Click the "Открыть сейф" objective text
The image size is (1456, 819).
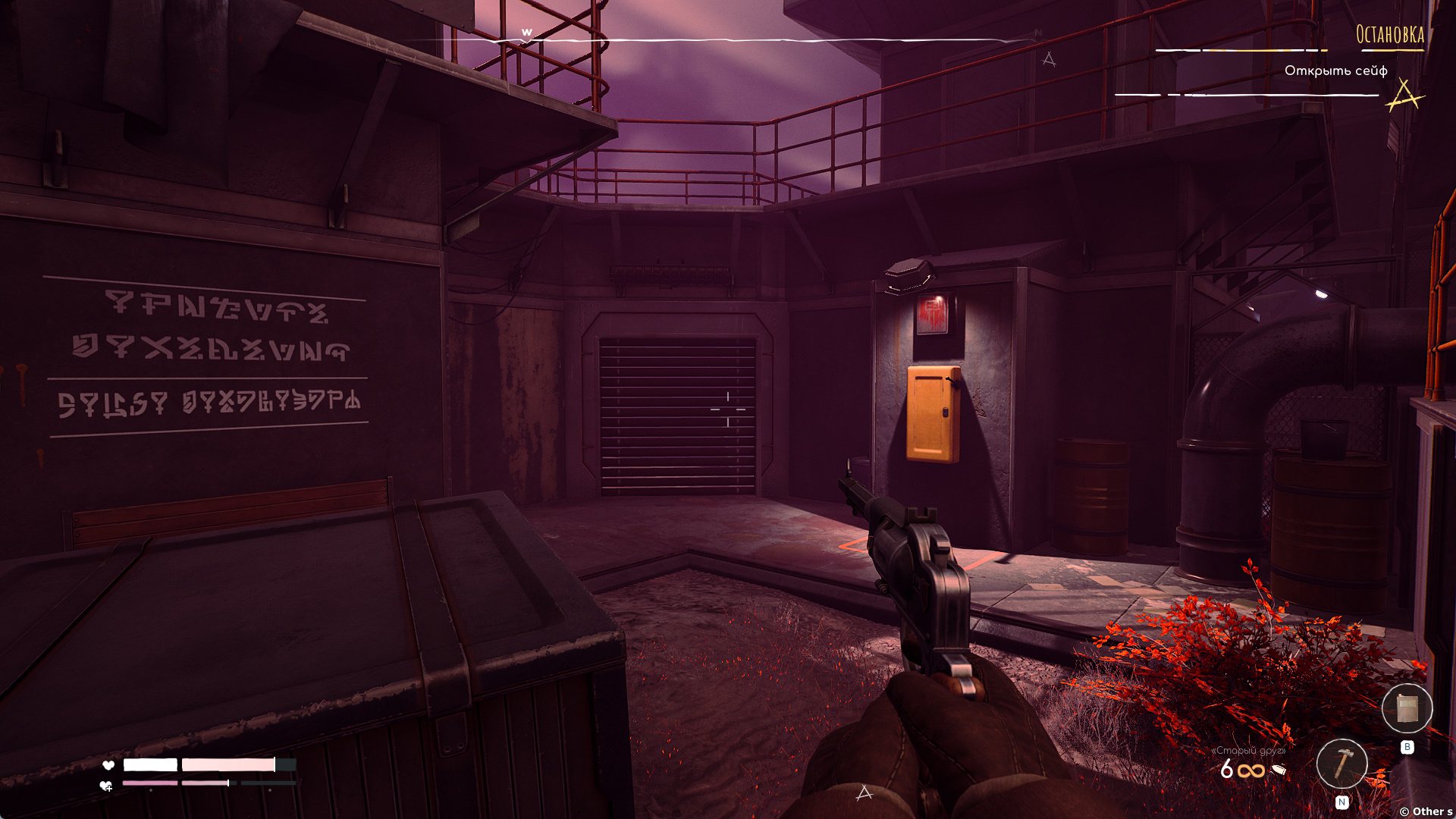1335,71
